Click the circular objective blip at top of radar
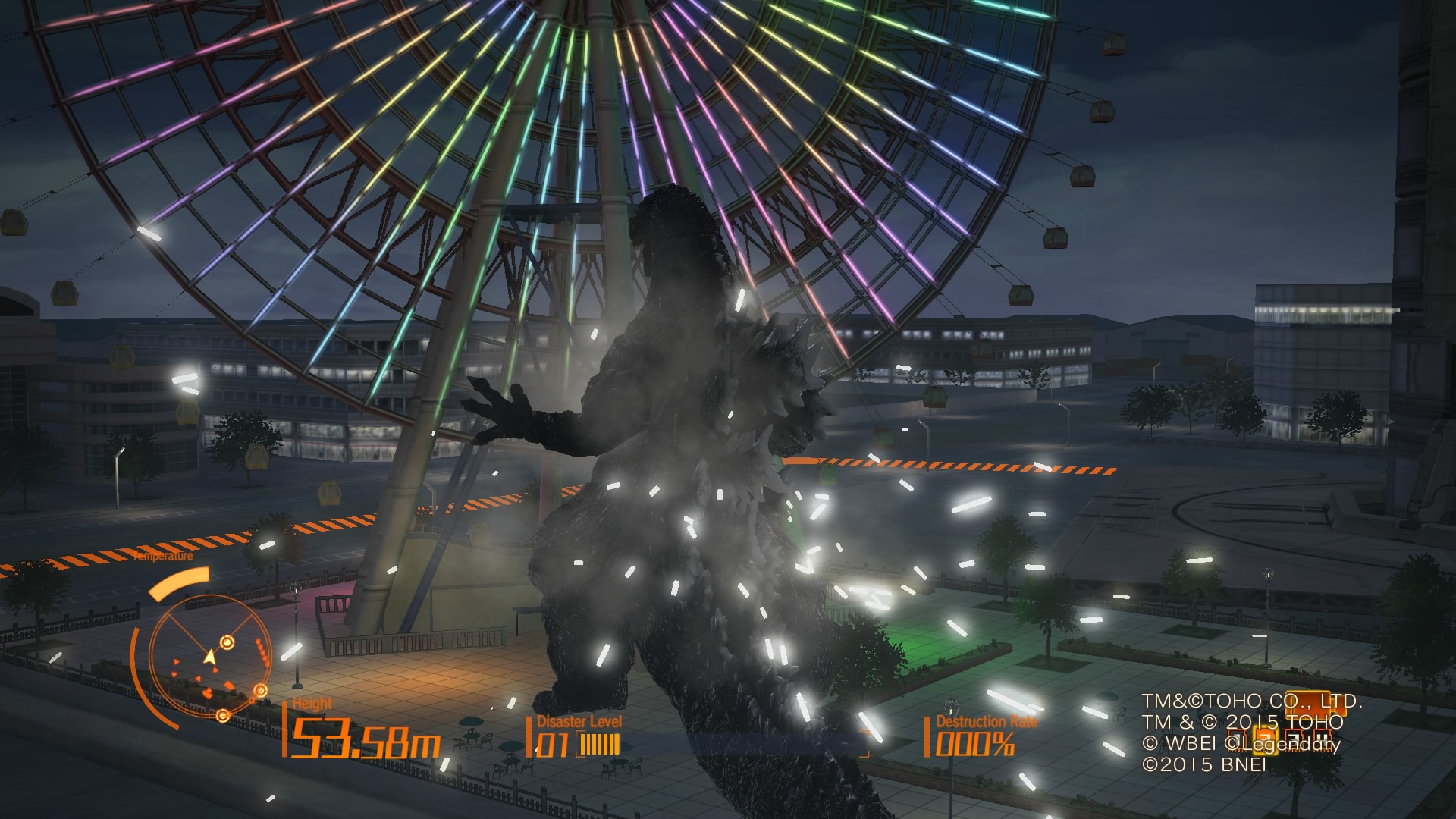 (x=227, y=642)
